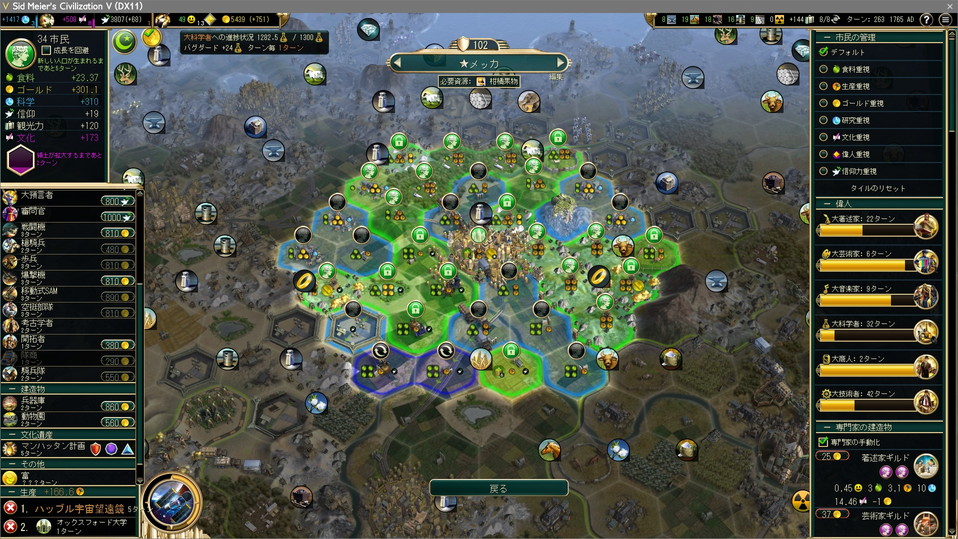Pick 研究重視 science focus
The width and height of the screenshot is (958, 539).
point(825,120)
